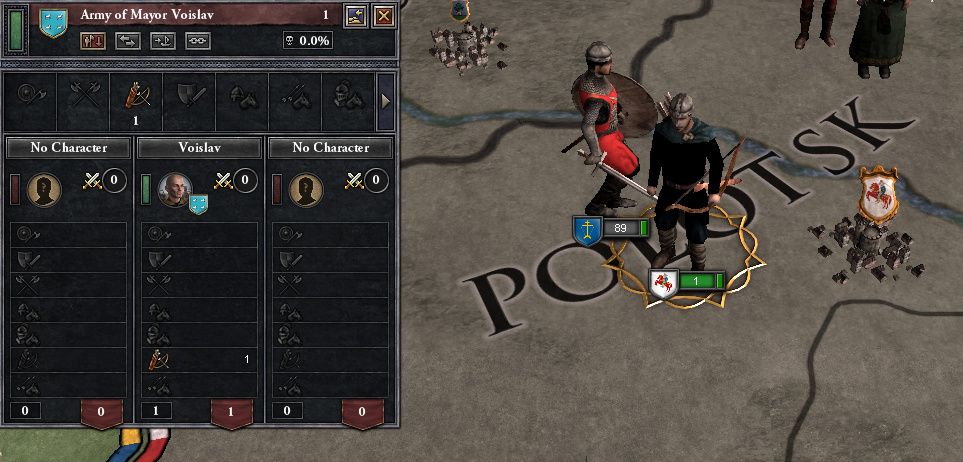This screenshot has height=462, width=963.
Task: Click the Polotsk red-and-white coat of arms
Action: point(878,193)
